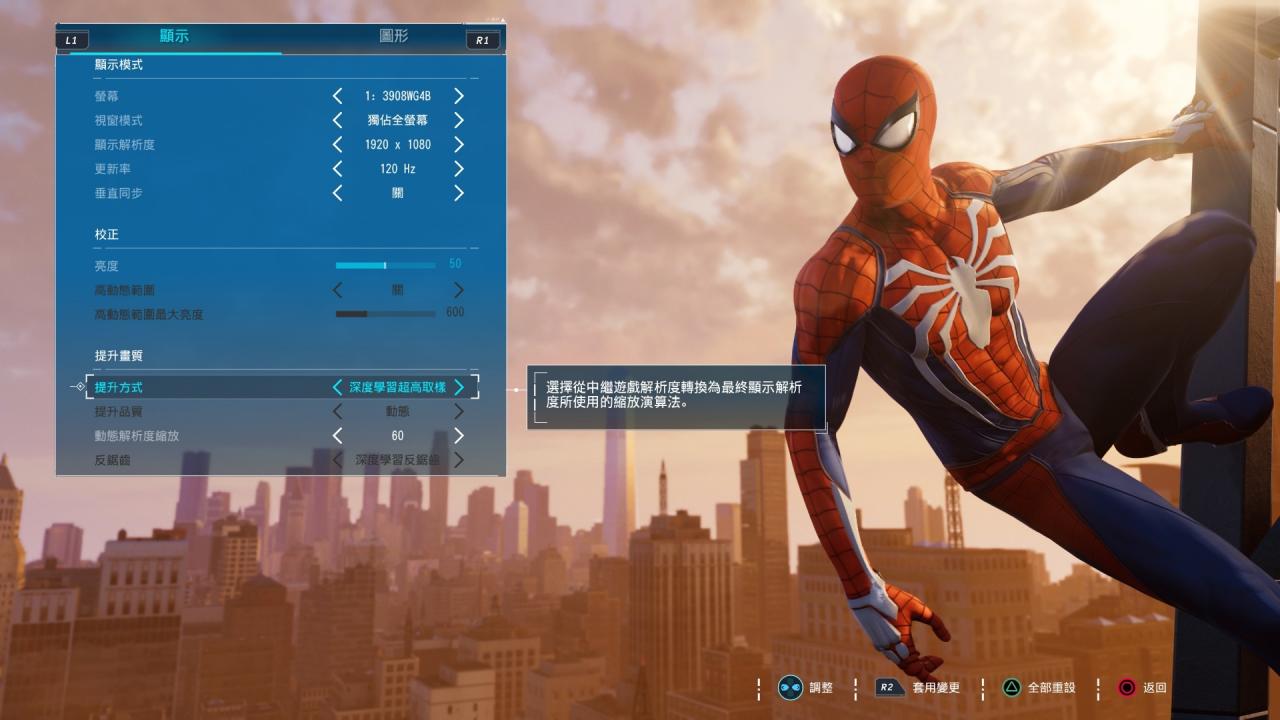Adjust the 亮度 brightness slider
The height and width of the screenshot is (720, 1280).
tap(385, 266)
